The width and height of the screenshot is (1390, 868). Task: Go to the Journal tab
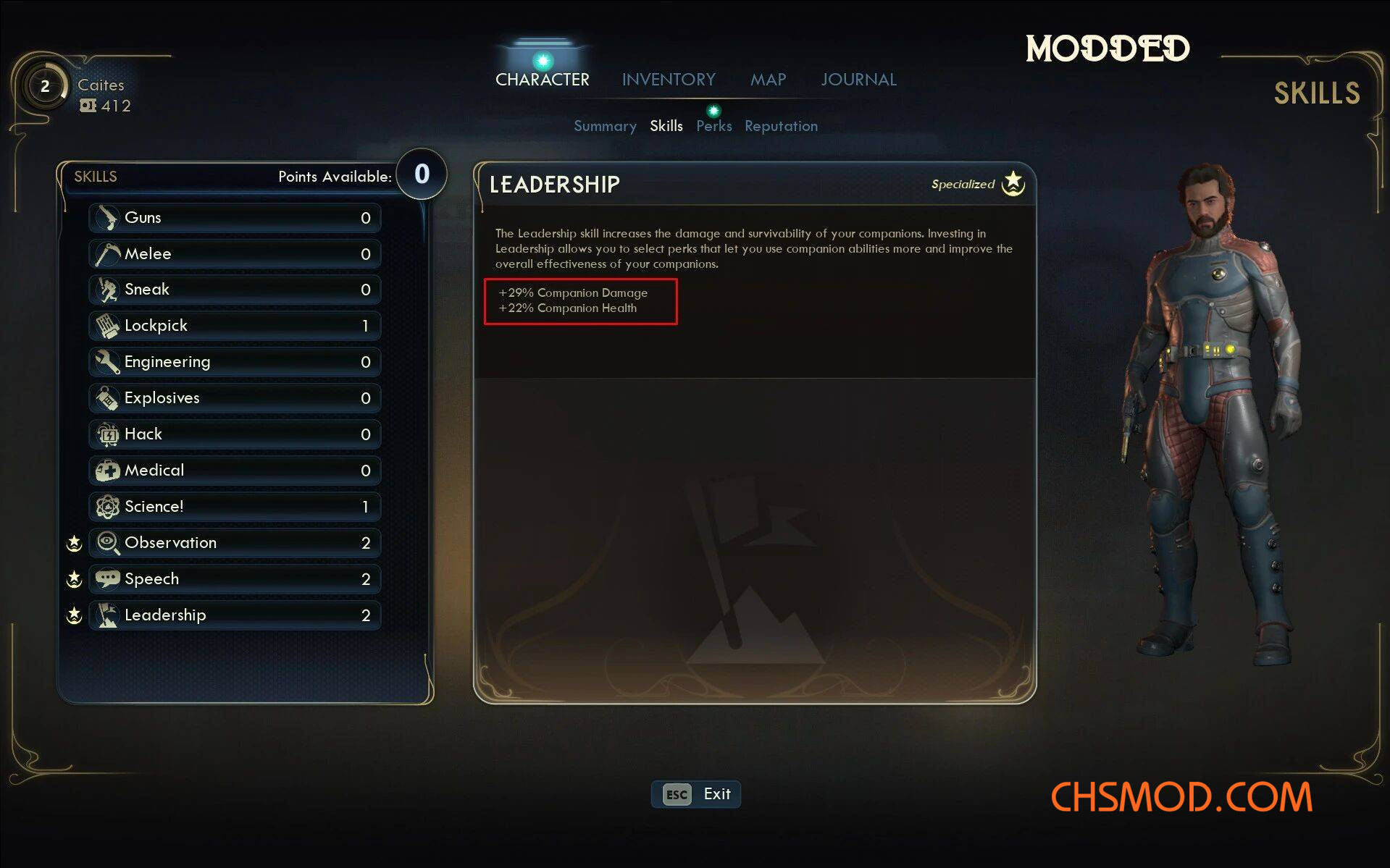pos(858,80)
